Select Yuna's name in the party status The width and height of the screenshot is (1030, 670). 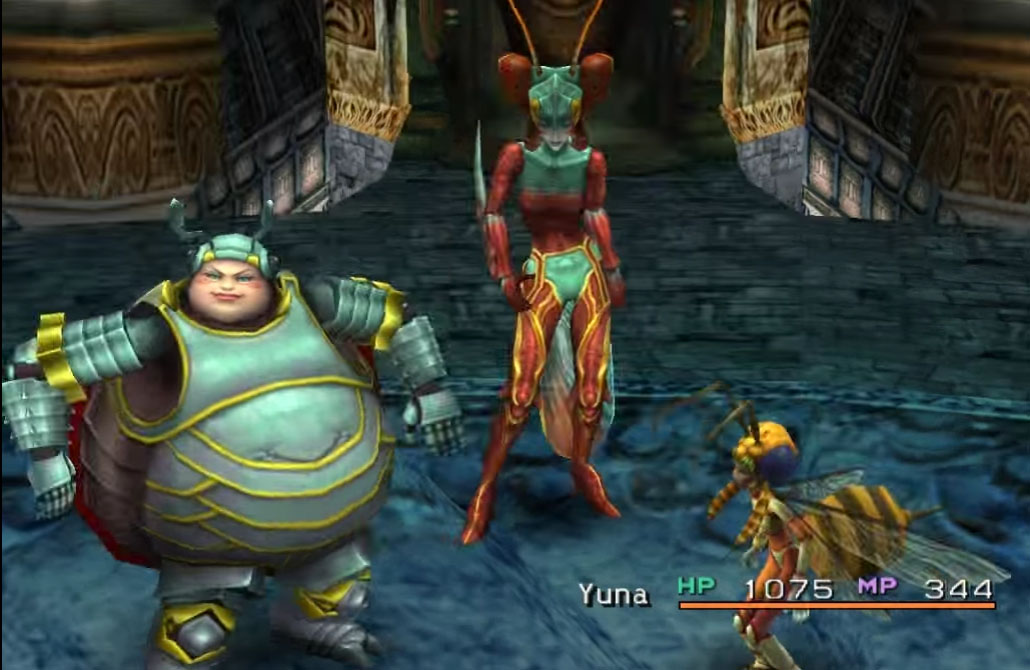pos(613,594)
